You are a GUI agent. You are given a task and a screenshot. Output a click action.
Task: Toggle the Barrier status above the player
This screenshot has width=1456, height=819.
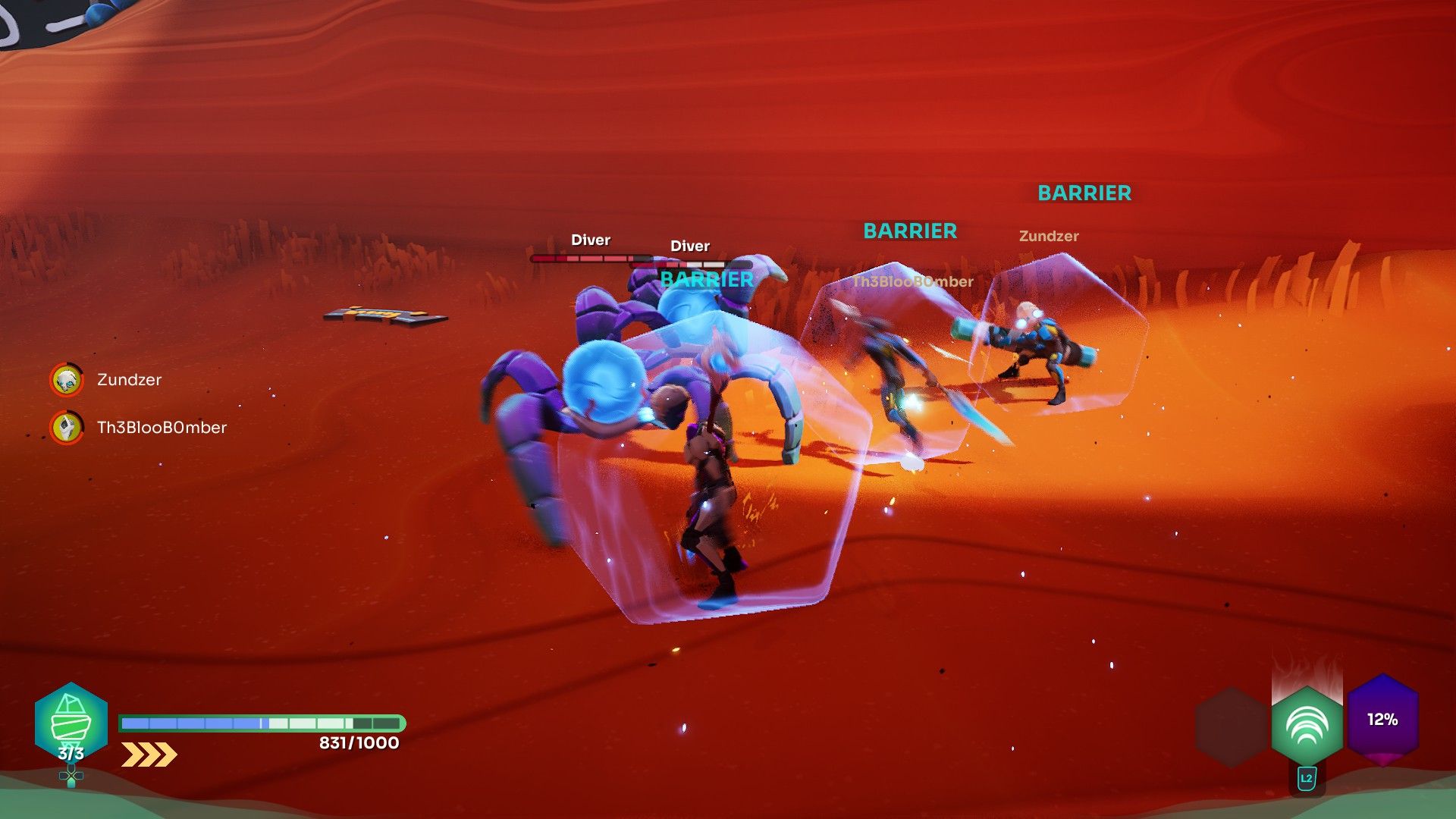[704, 279]
